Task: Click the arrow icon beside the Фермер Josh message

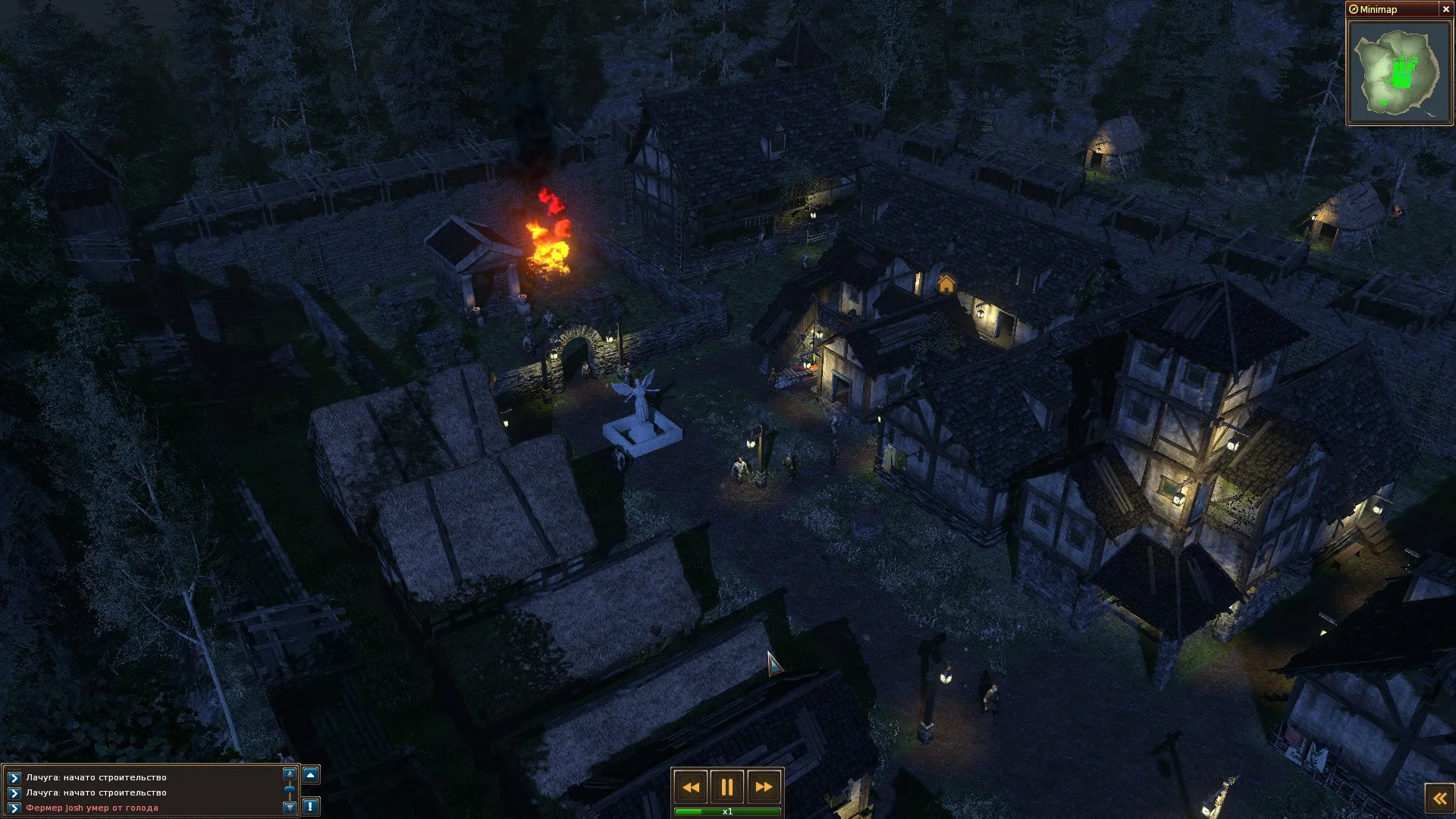Action: pyautogui.click(x=14, y=808)
